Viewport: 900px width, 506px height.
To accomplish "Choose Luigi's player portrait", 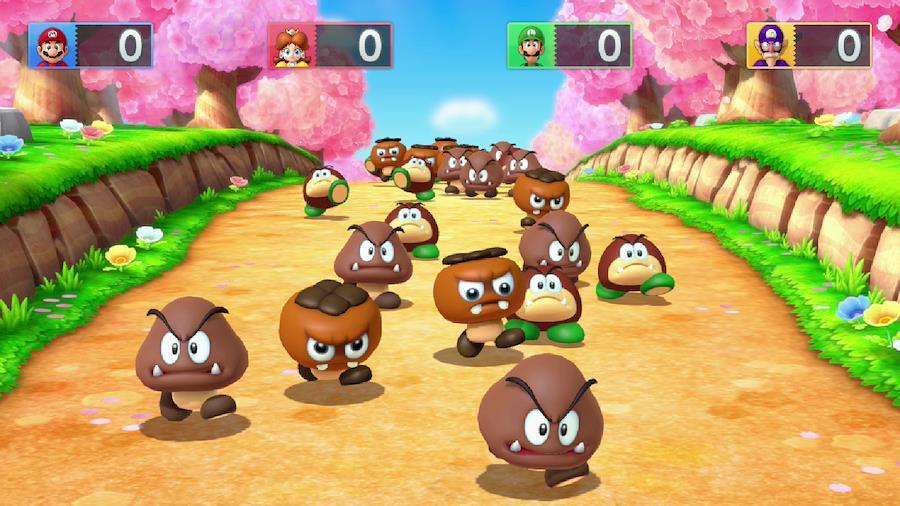I will click(530, 46).
